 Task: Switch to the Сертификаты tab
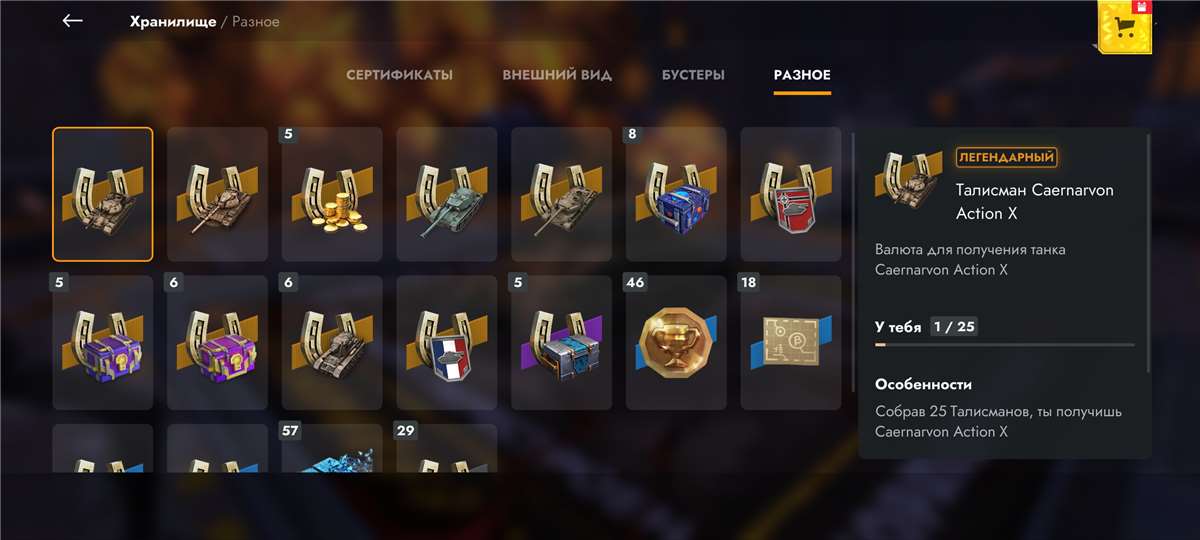[x=399, y=75]
